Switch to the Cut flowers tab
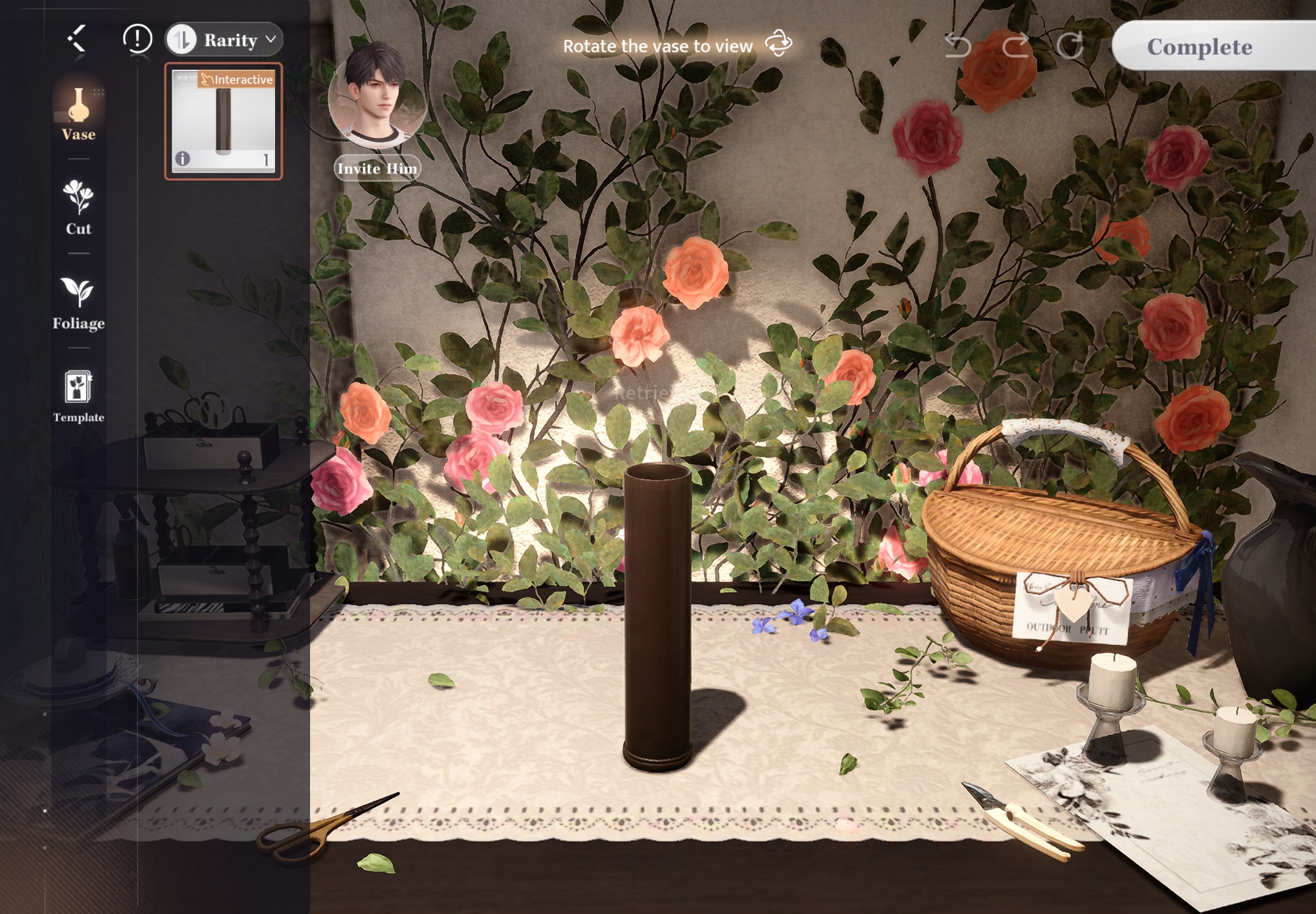This screenshot has width=1316, height=914. (x=78, y=207)
